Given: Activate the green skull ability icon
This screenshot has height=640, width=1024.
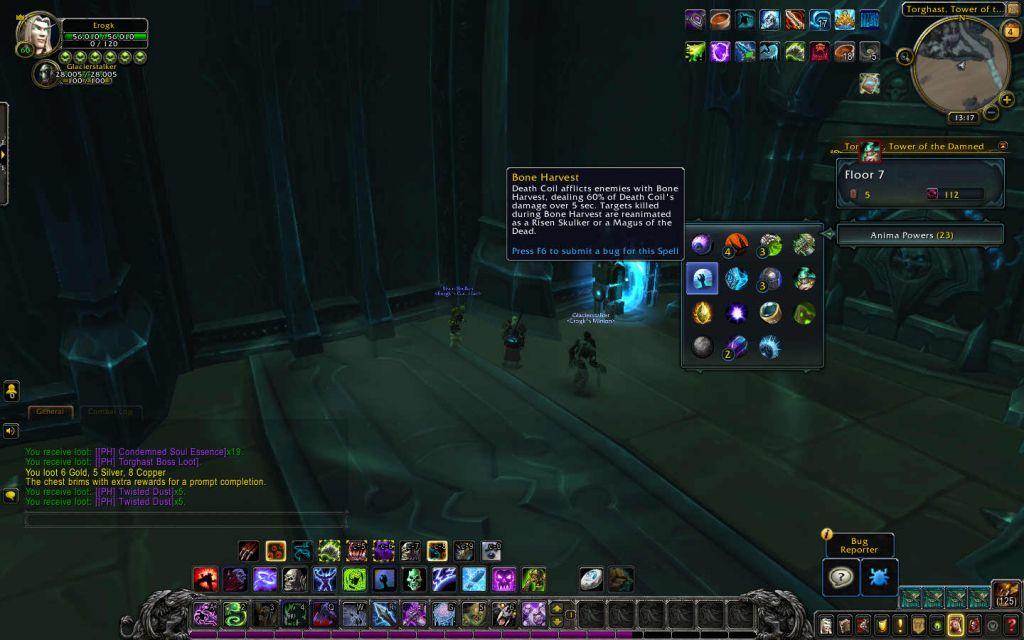Looking at the screenshot, I should 415,579.
